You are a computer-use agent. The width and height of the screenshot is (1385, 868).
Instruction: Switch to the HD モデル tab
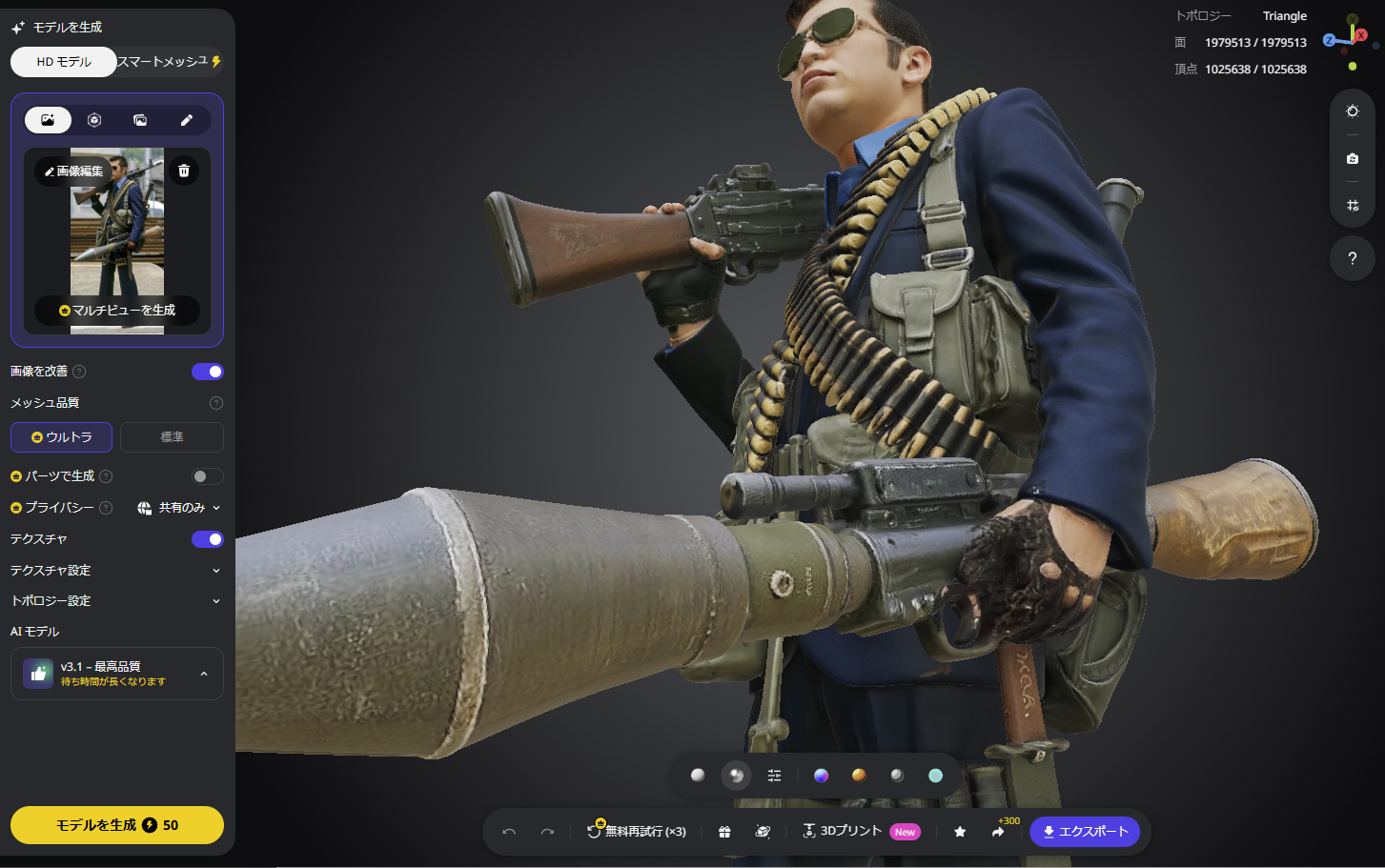[64, 62]
